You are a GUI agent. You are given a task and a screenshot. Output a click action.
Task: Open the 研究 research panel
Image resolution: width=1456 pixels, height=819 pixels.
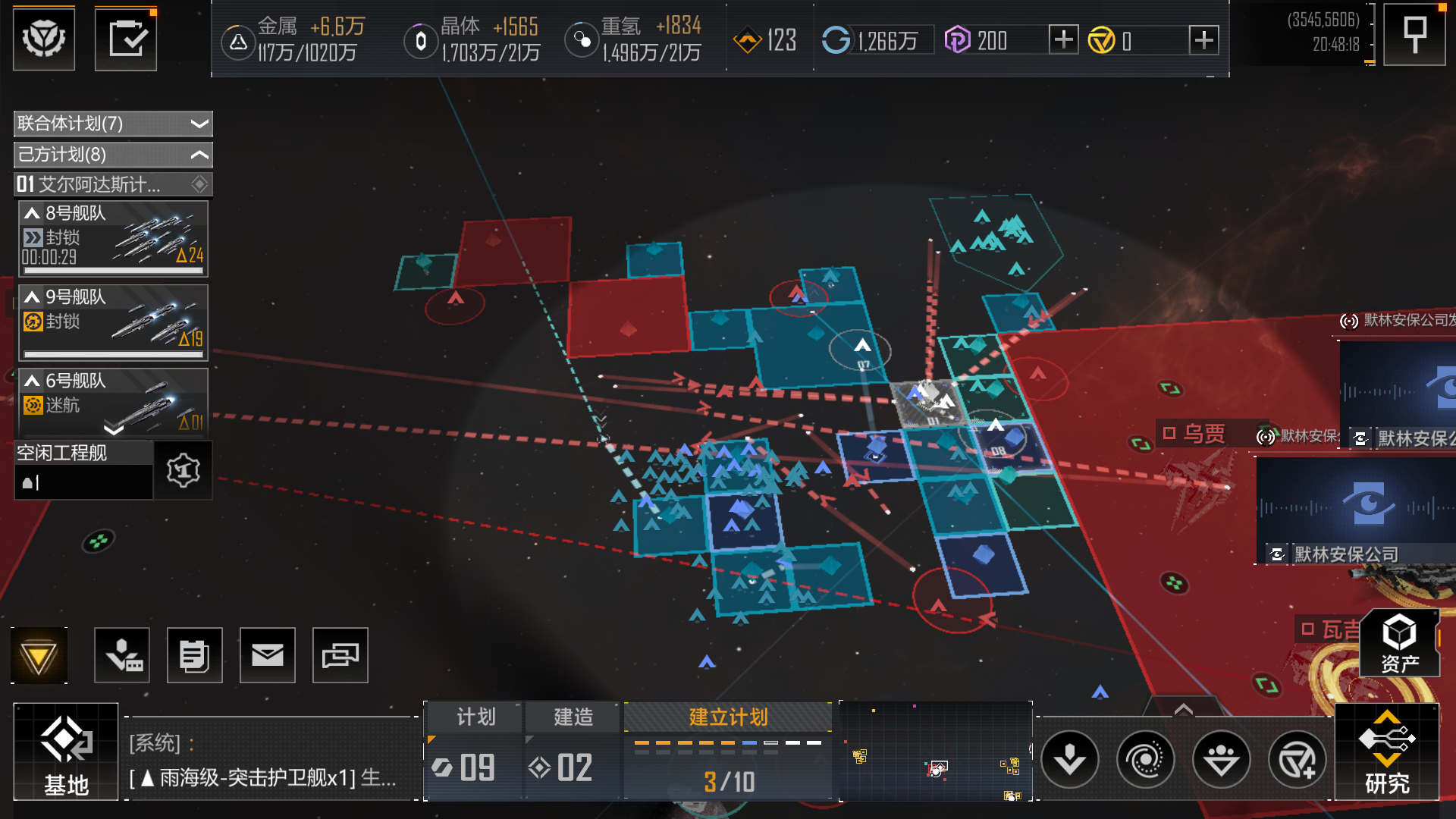tap(1386, 752)
